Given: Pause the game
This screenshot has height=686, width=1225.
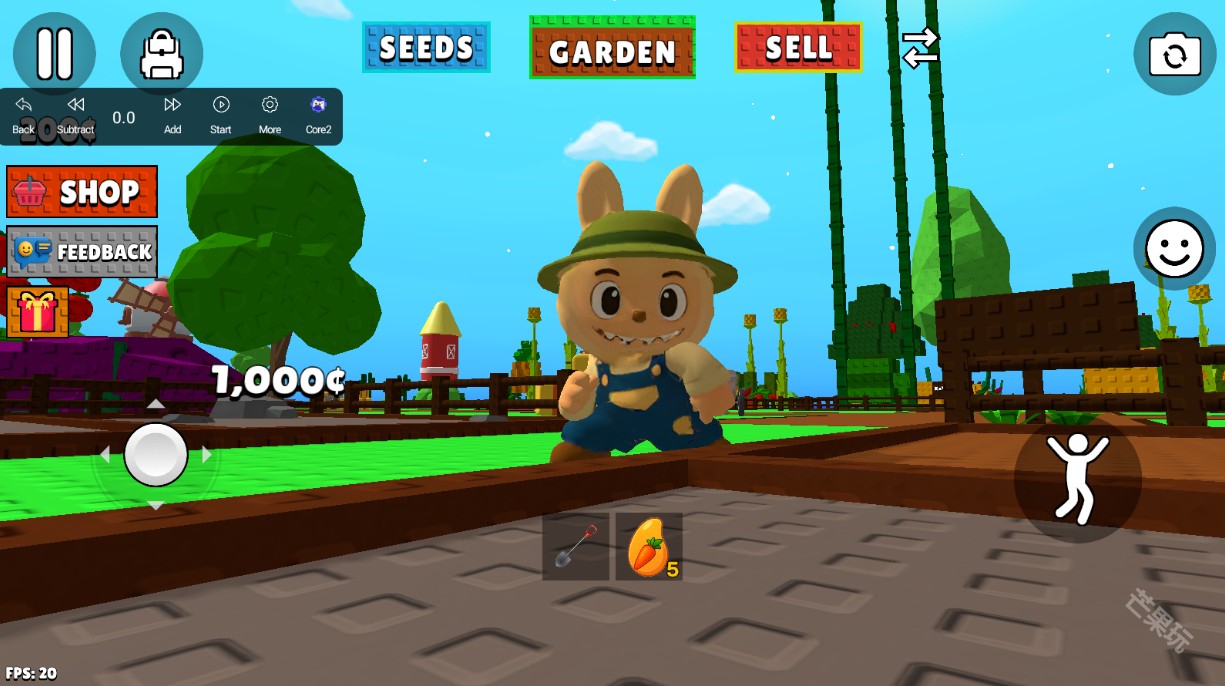Looking at the screenshot, I should coord(54,53).
